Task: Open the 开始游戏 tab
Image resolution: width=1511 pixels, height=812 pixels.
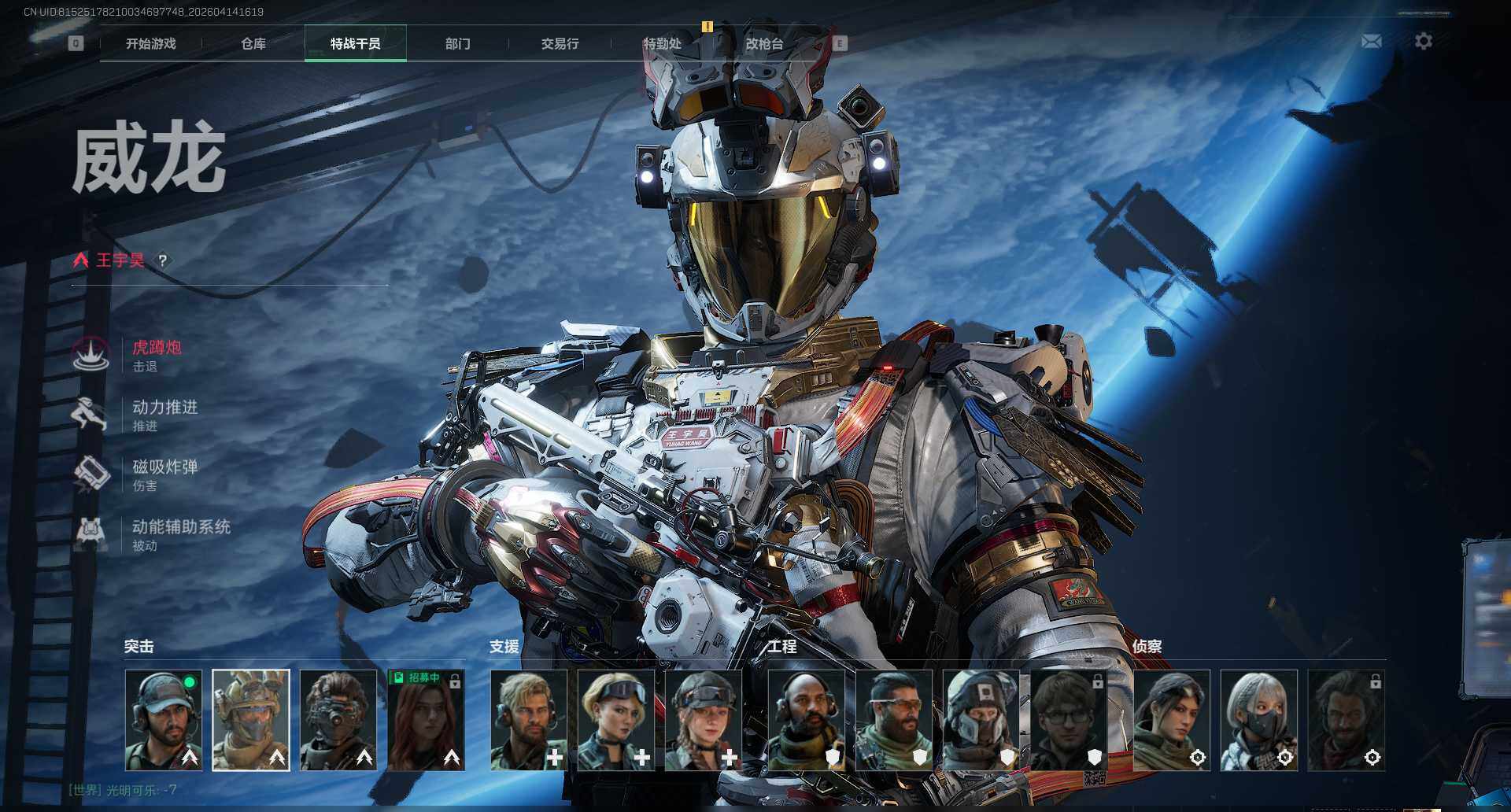Action: click(x=150, y=44)
